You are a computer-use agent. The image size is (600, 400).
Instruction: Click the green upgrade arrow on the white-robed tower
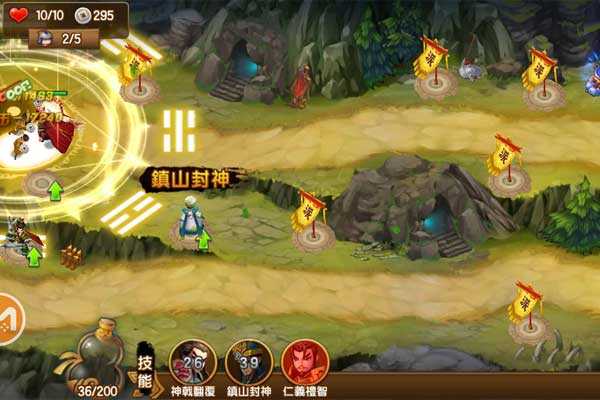(x=204, y=238)
